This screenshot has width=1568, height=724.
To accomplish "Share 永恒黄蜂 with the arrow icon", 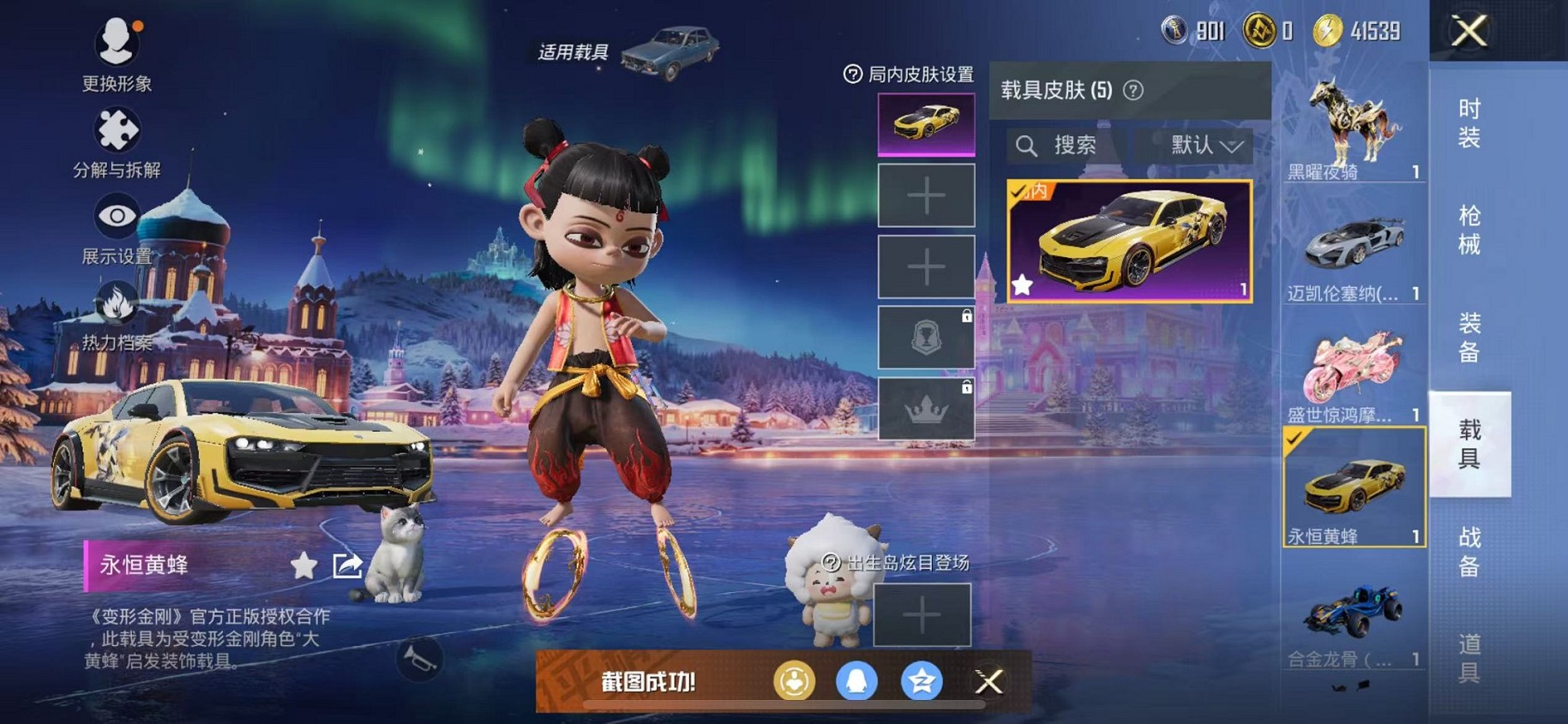I will tap(347, 565).
